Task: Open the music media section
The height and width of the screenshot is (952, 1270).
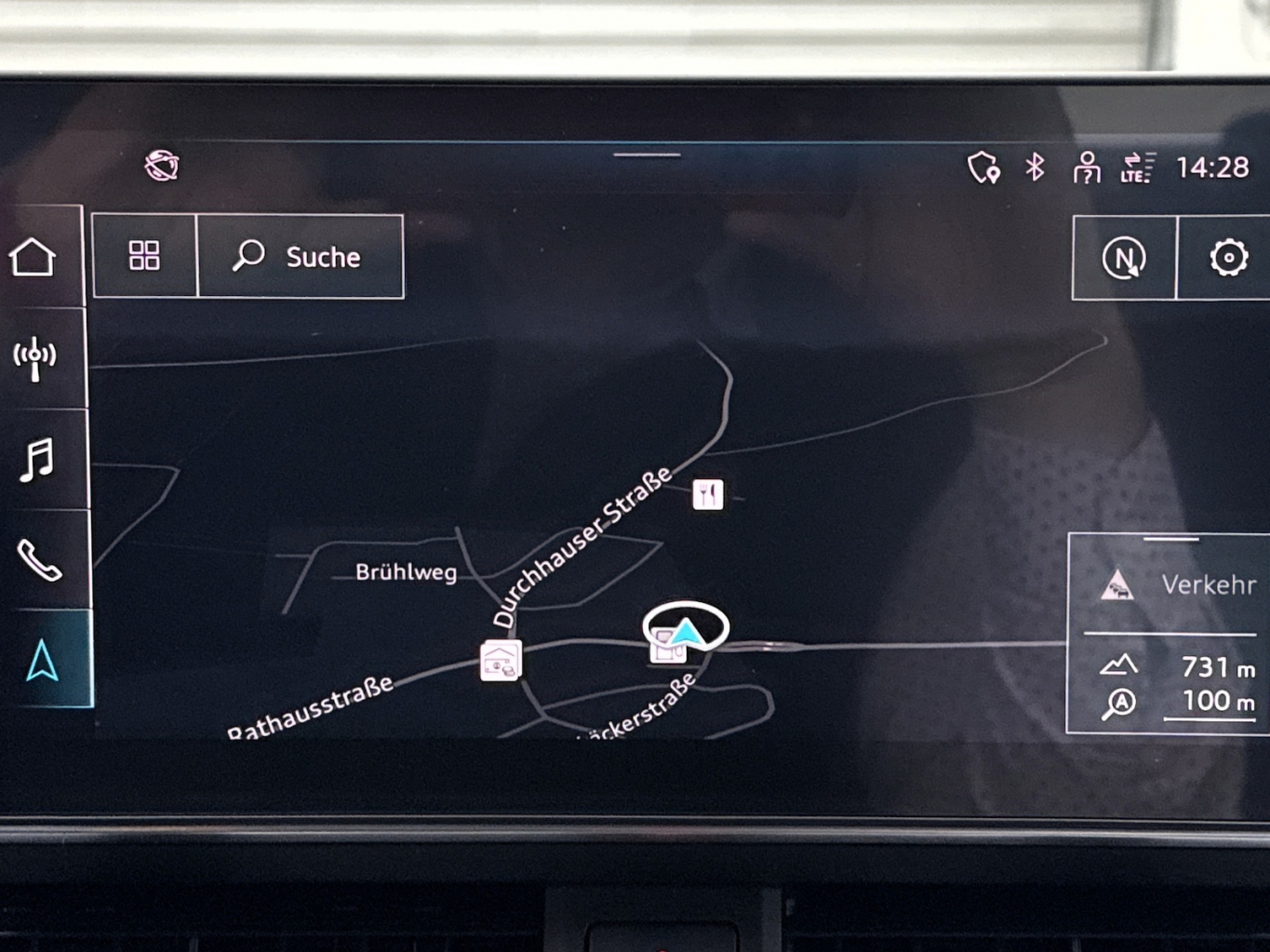Action: (x=37, y=460)
